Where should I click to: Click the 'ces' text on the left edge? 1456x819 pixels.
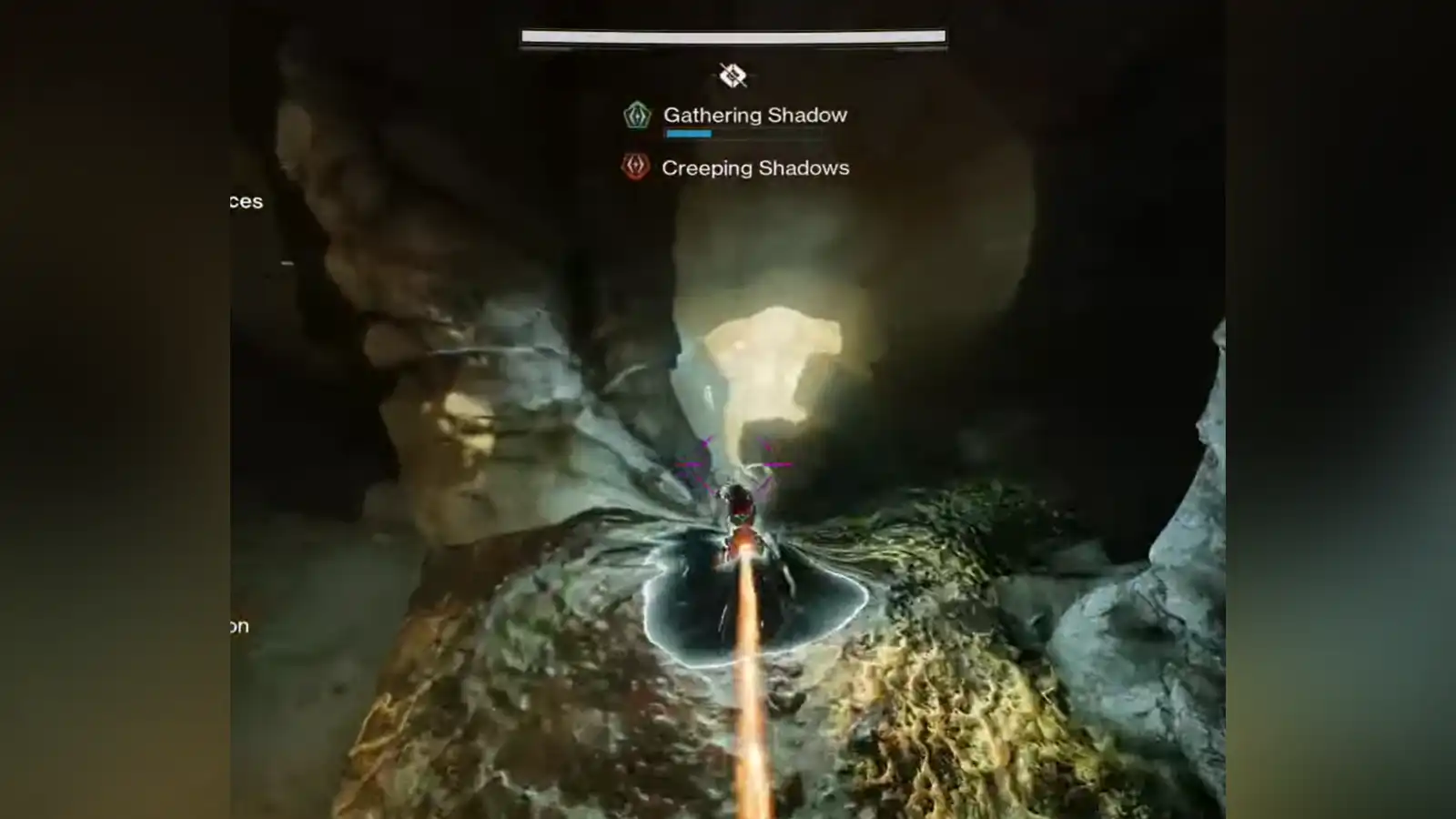248,202
